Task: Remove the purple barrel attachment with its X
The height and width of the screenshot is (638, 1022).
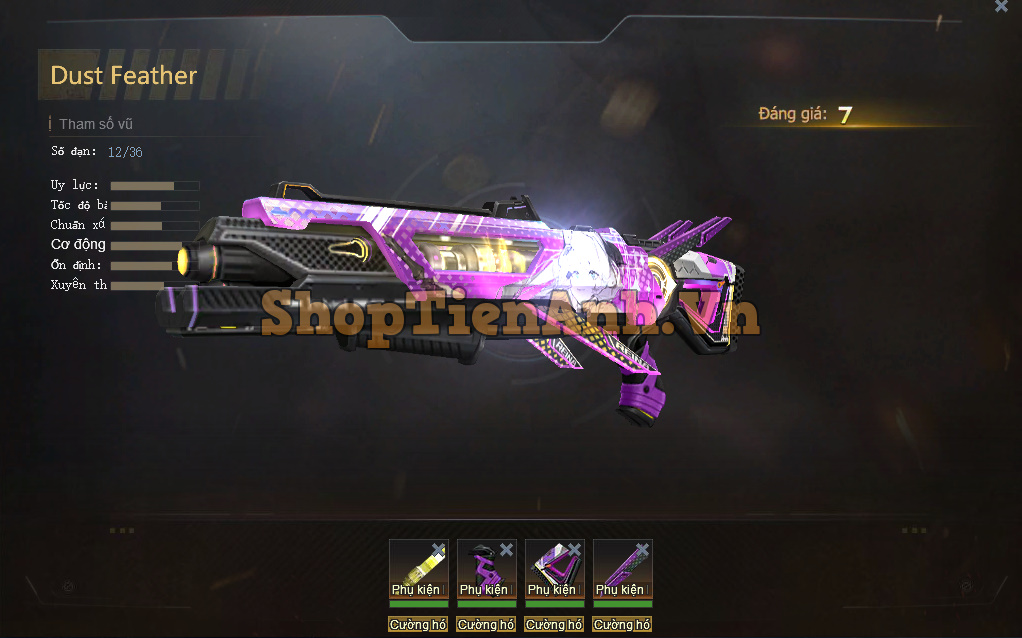Action: coord(642,549)
